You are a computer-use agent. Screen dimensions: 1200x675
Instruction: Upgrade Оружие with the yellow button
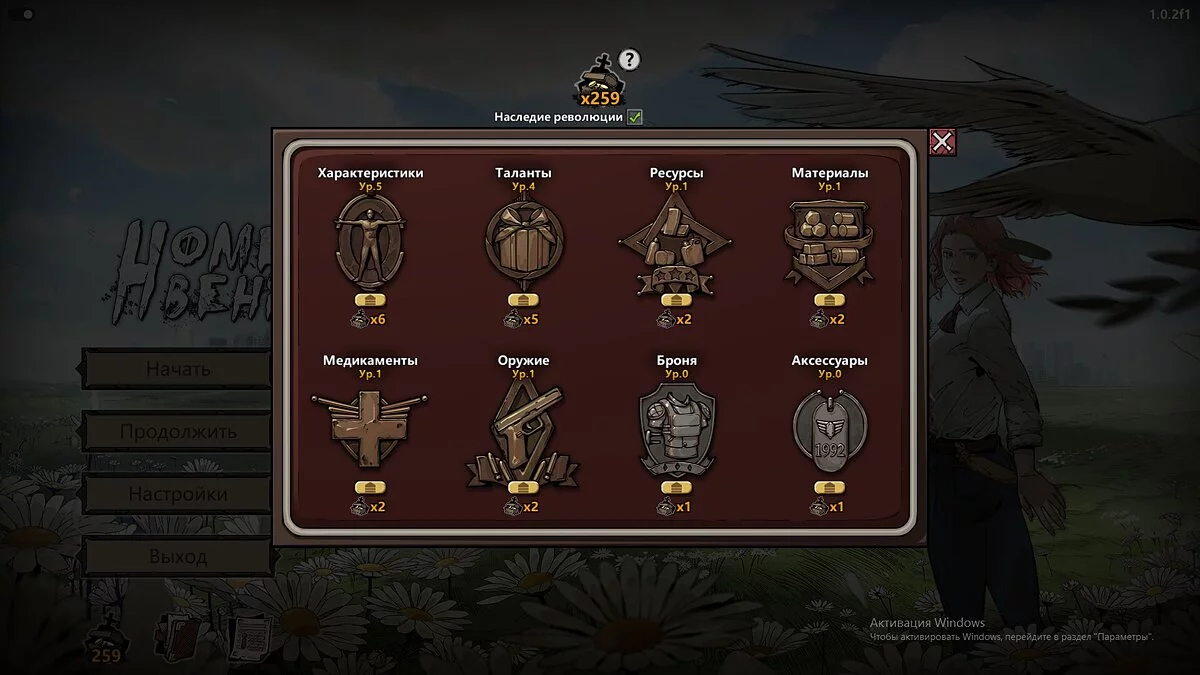click(523, 487)
